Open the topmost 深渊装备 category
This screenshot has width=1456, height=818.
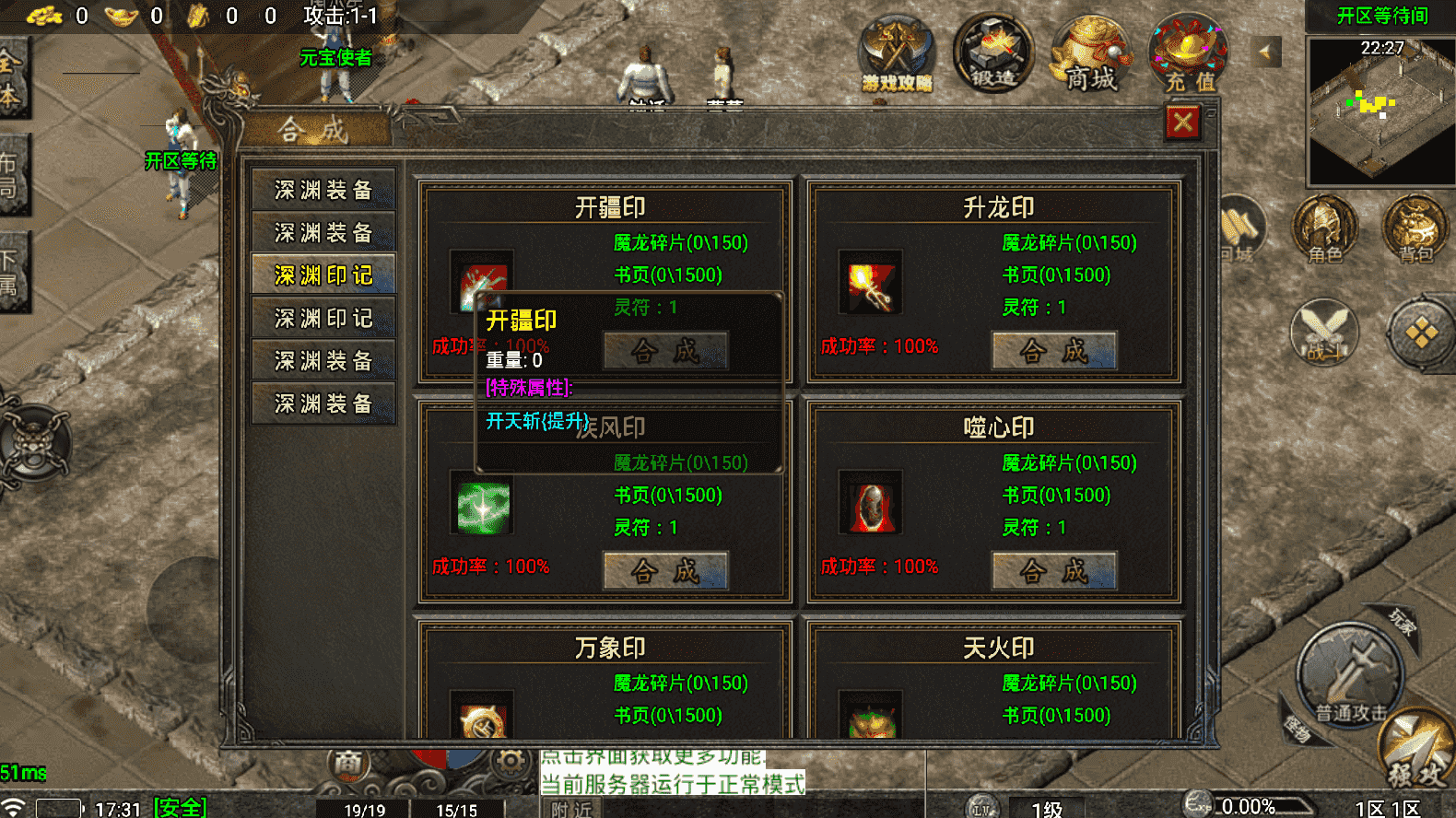point(323,190)
